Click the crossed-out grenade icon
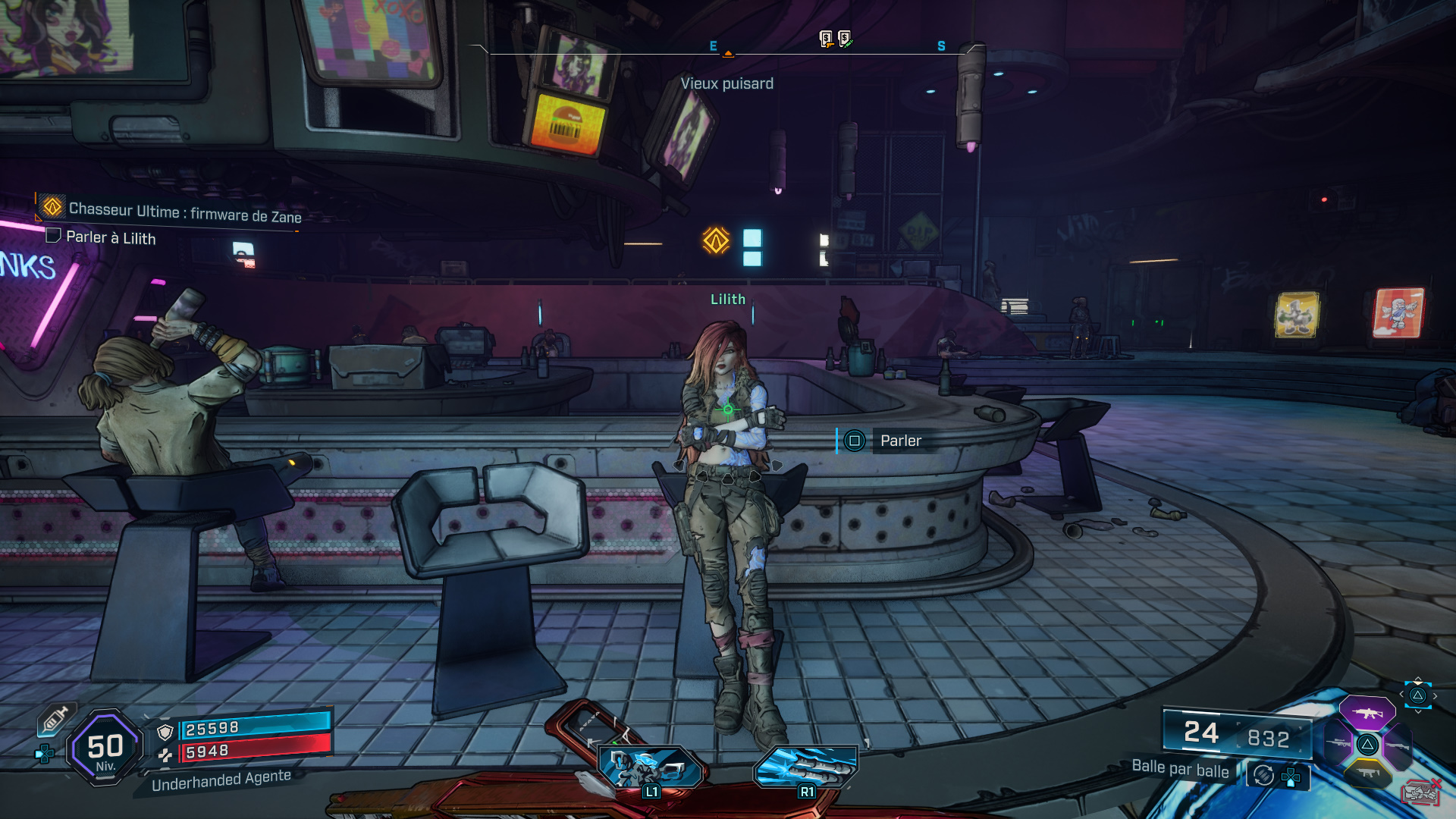This screenshot has height=819, width=1456. point(1420,792)
